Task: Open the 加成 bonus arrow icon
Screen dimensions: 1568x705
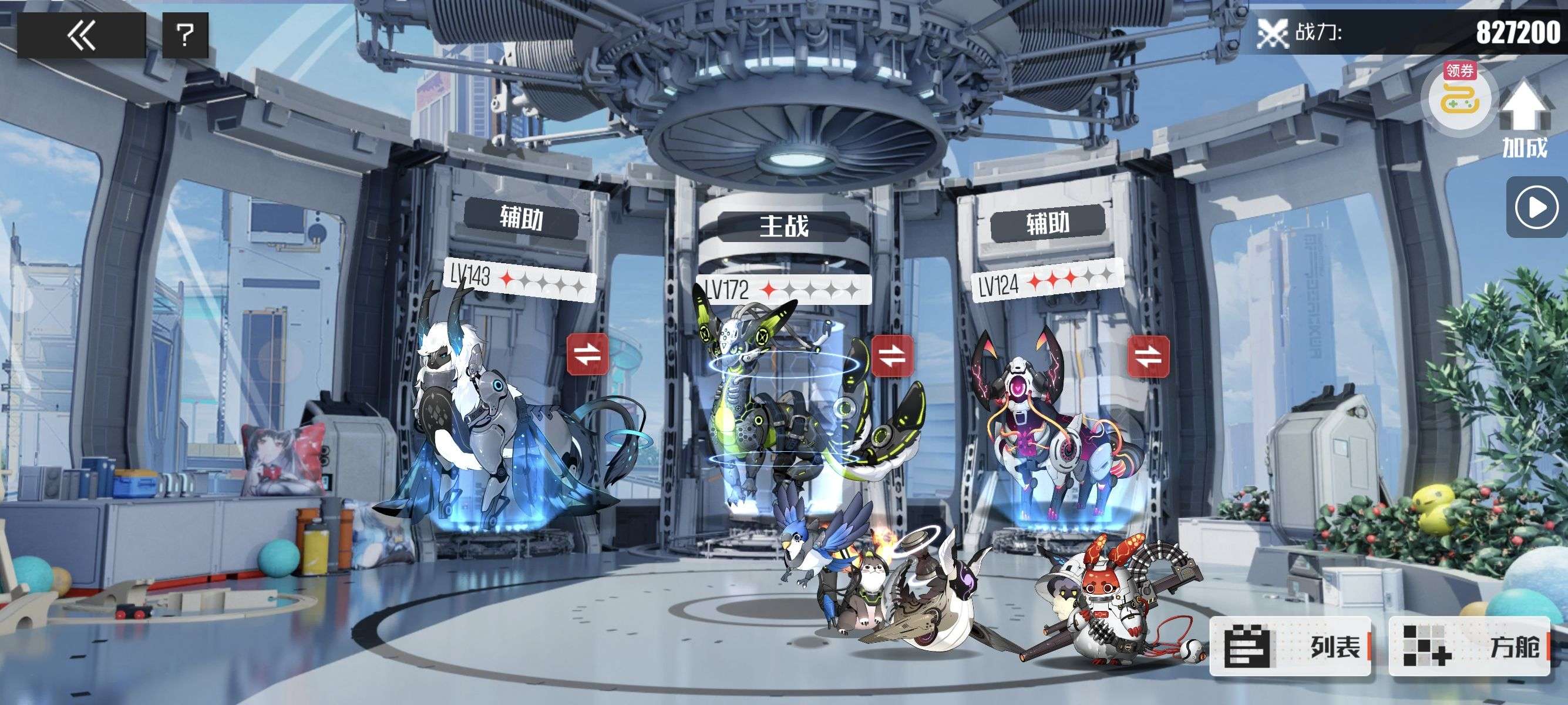Action: click(1524, 120)
